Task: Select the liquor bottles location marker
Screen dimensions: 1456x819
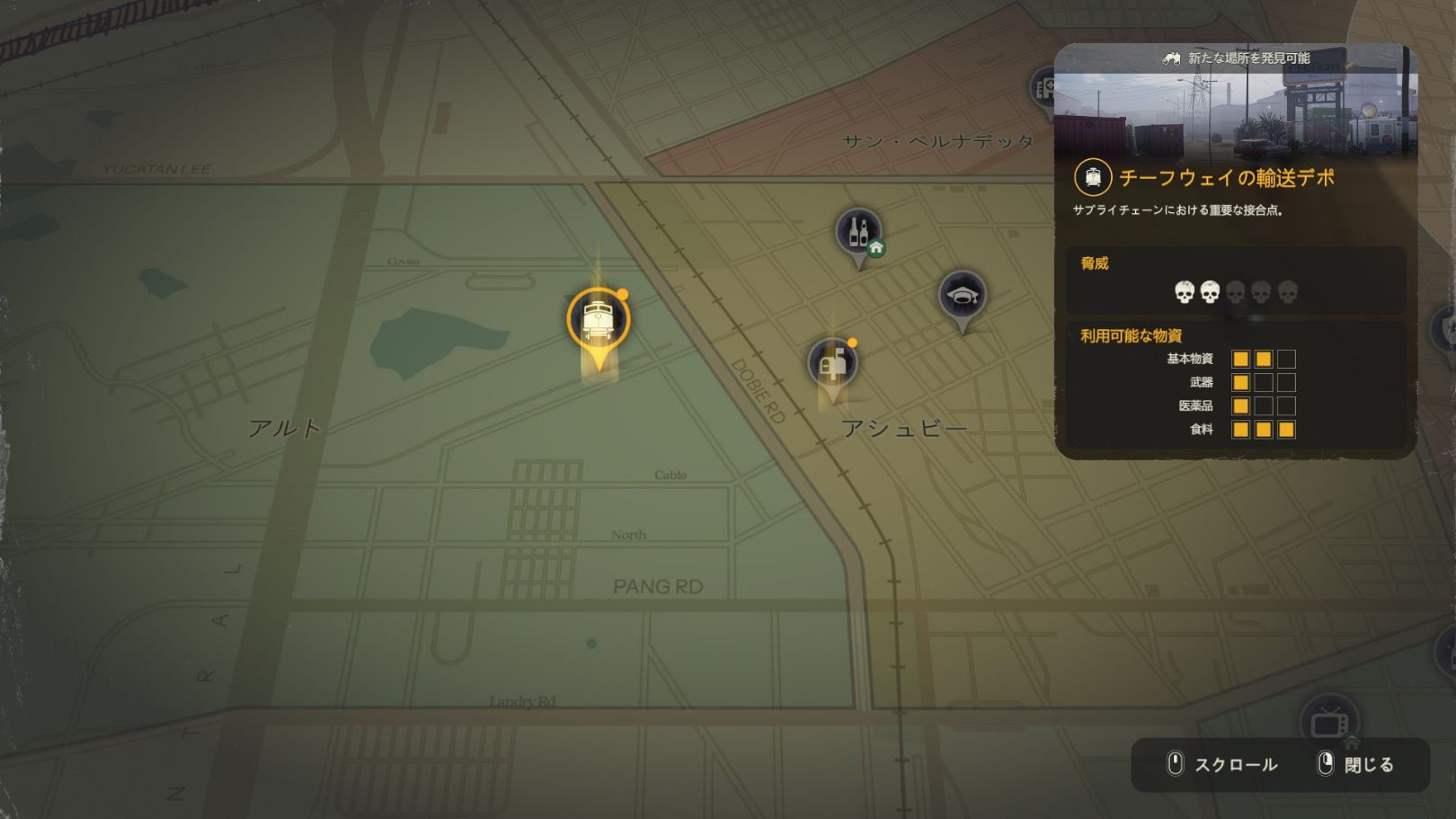Action: (x=858, y=232)
